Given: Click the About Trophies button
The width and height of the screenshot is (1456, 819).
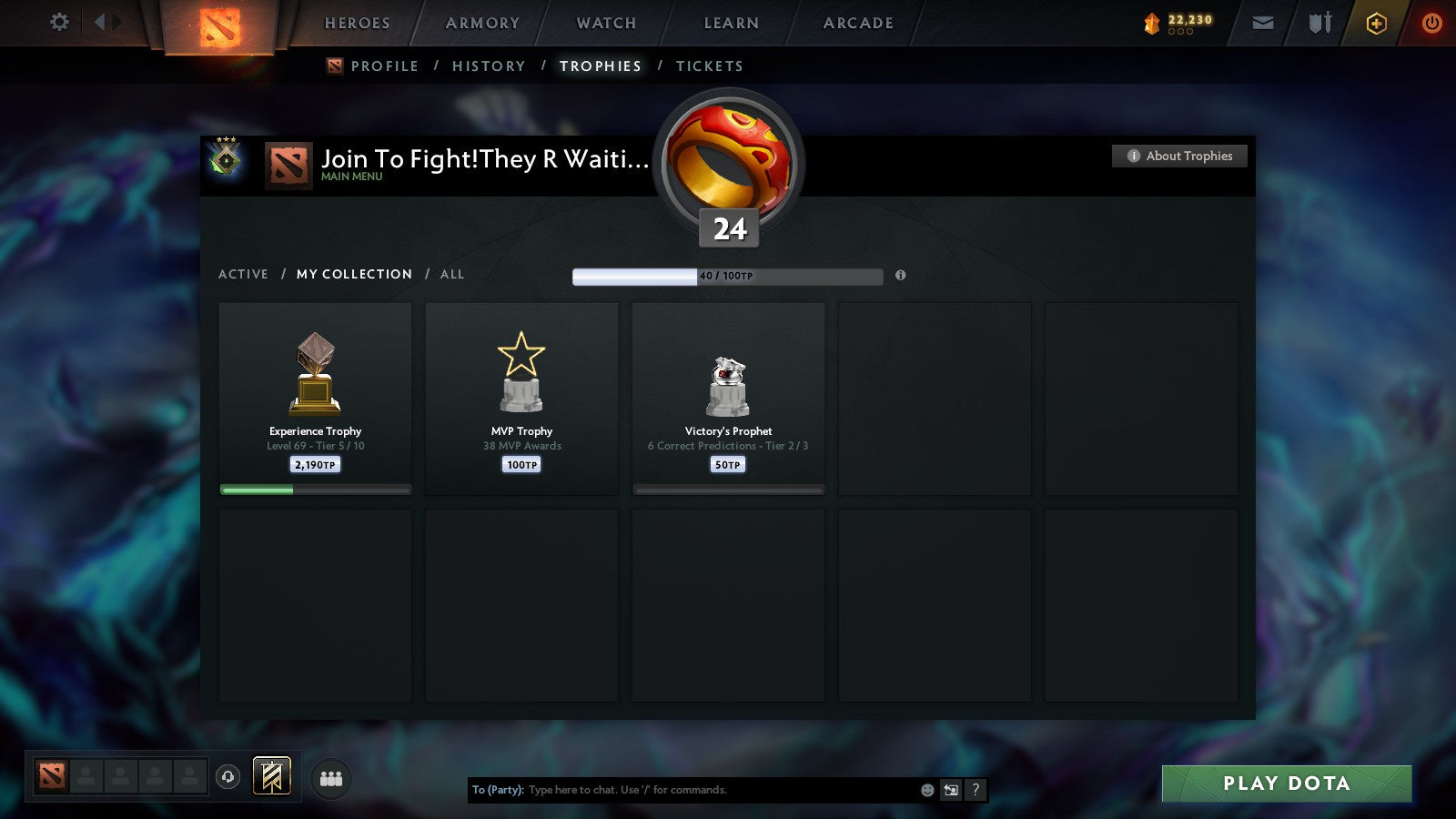Looking at the screenshot, I should click(x=1178, y=156).
